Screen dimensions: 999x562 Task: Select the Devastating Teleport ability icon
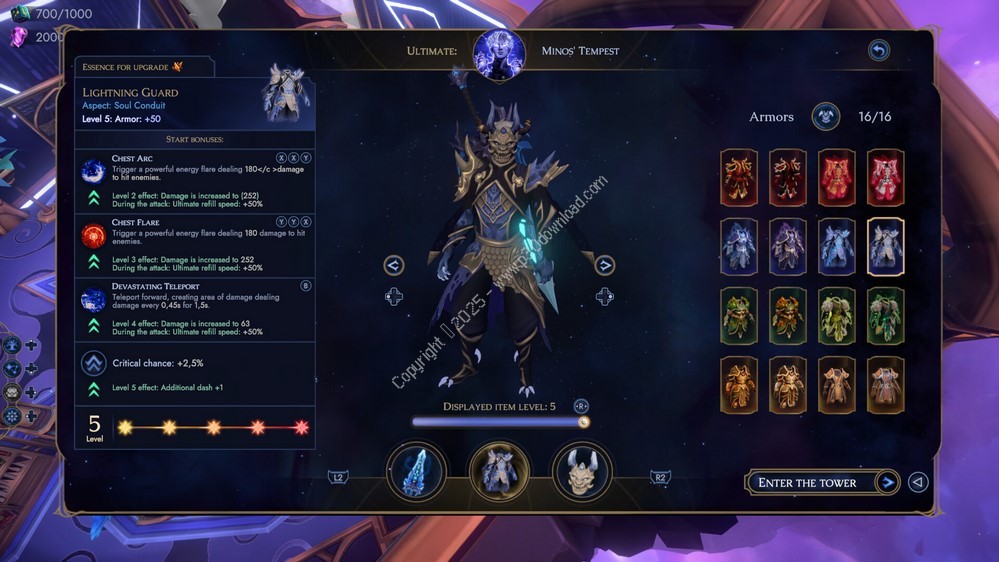tap(93, 299)
